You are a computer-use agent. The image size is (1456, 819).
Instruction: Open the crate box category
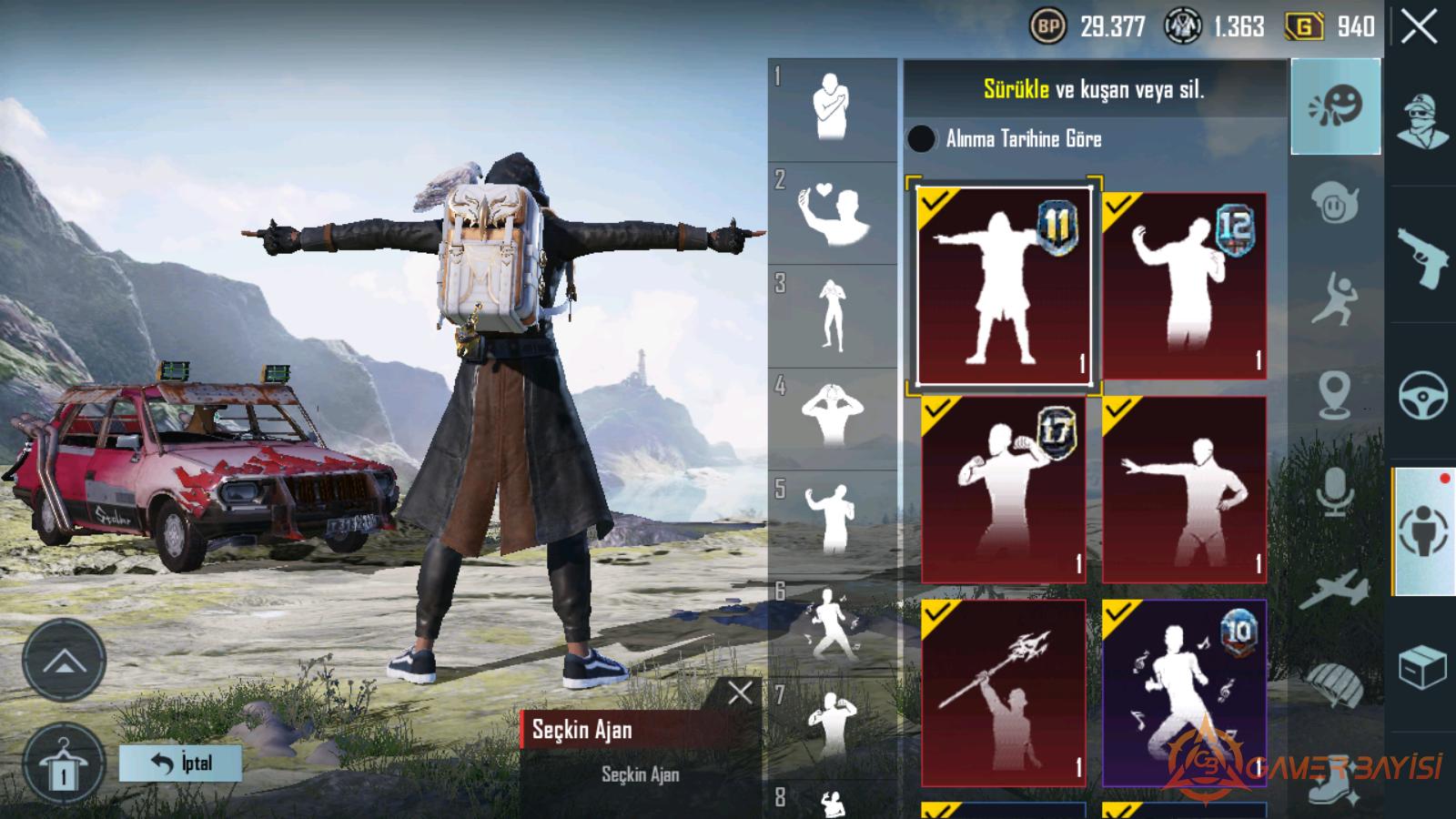click(1422, 669)
